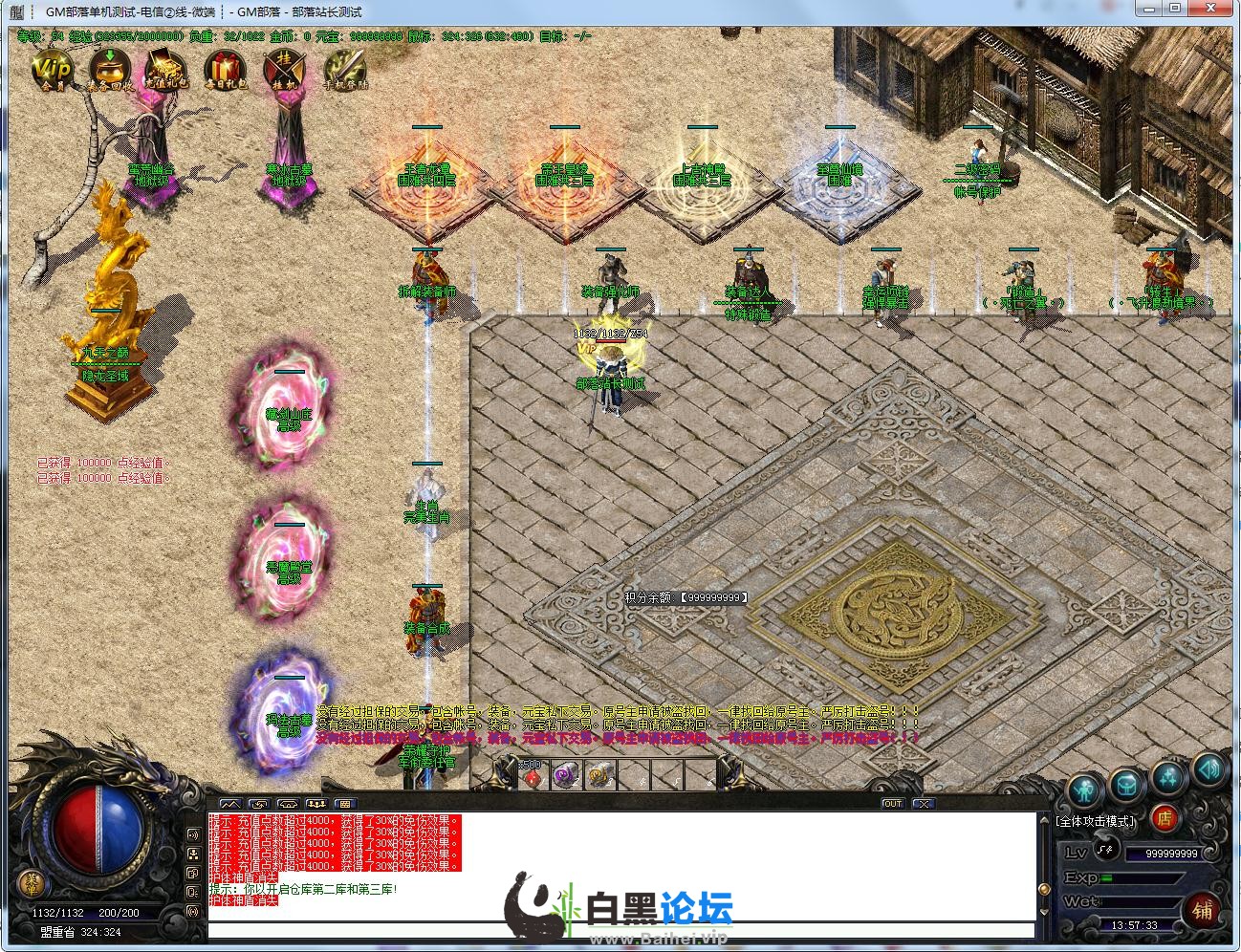Open the character equipment round button
1241x952 pixels.
tap(1083, 790)
